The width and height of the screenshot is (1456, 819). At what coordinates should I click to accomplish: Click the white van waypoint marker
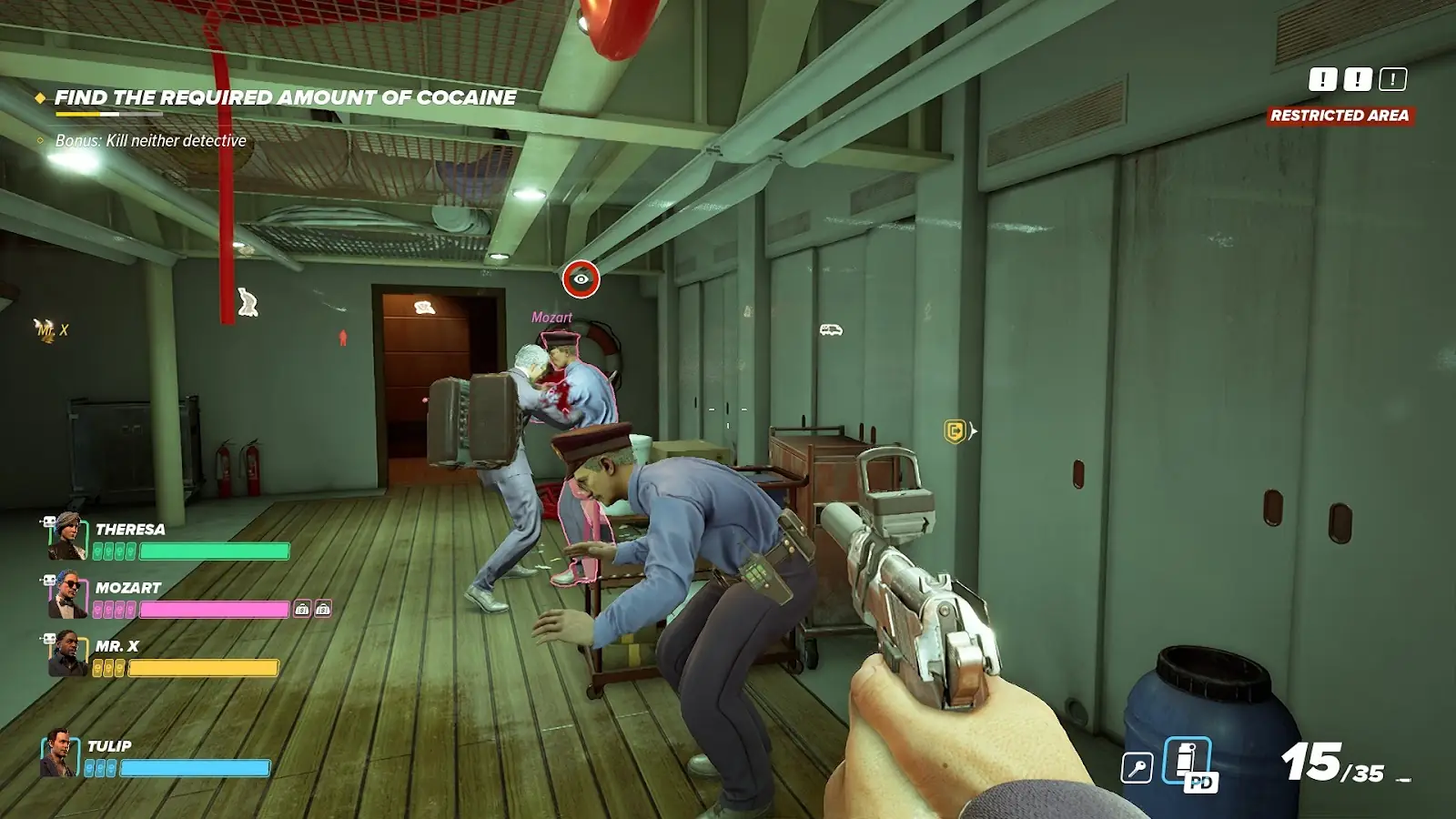pos(831,329)
